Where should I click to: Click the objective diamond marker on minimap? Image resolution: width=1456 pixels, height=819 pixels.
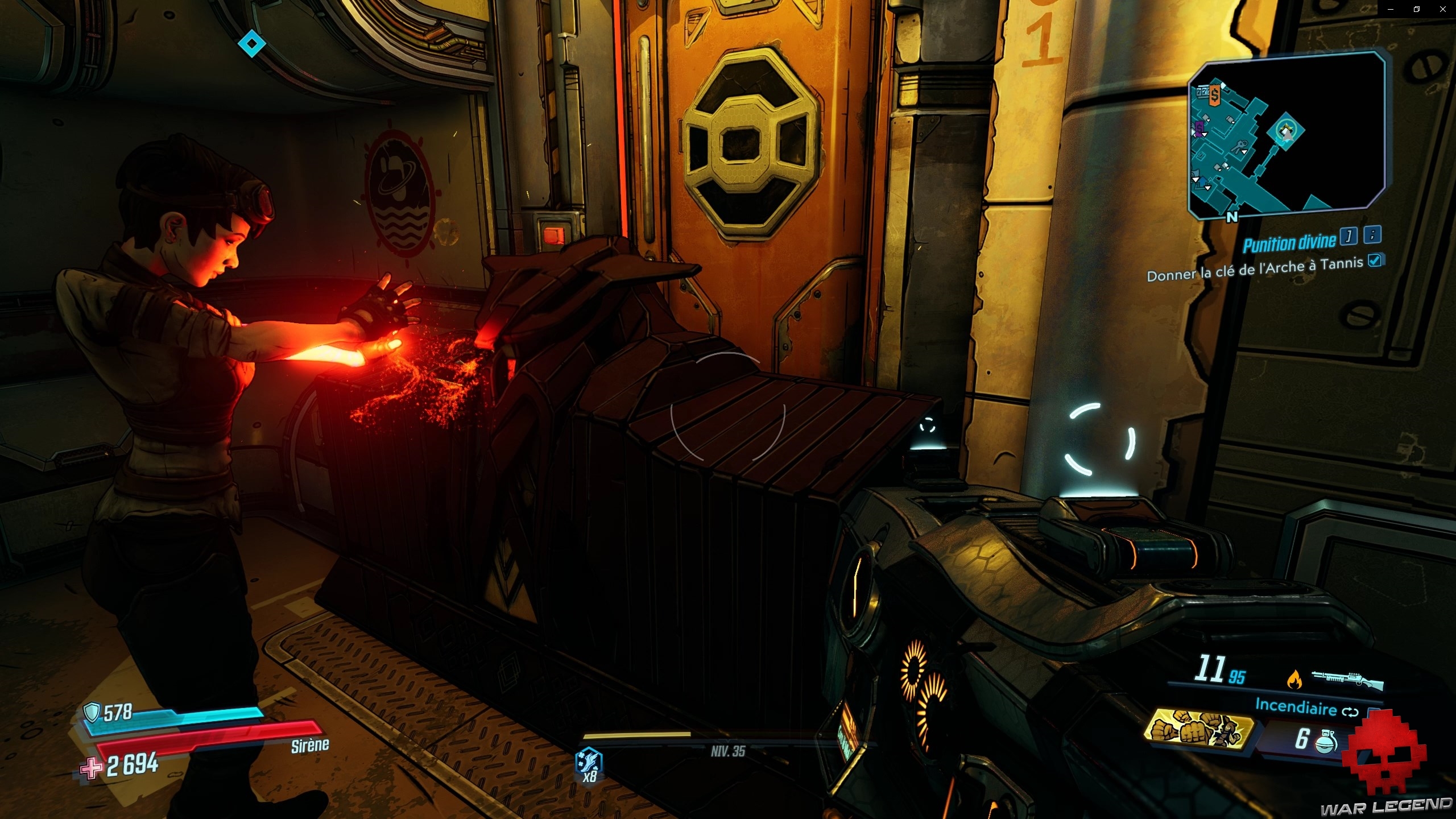[x=1285, y=131]
